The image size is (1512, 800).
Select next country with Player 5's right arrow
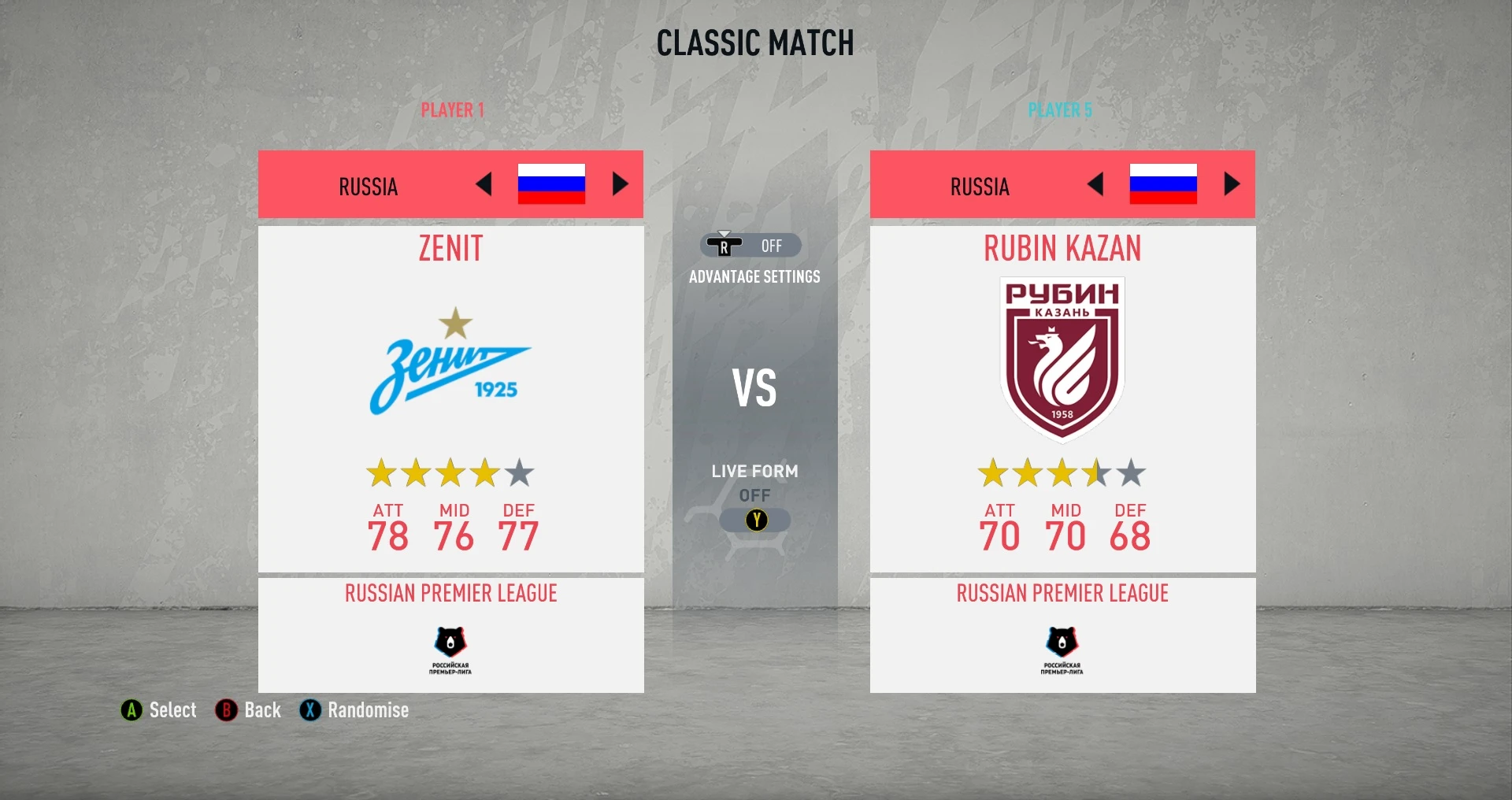click(x=1230, y=183)
